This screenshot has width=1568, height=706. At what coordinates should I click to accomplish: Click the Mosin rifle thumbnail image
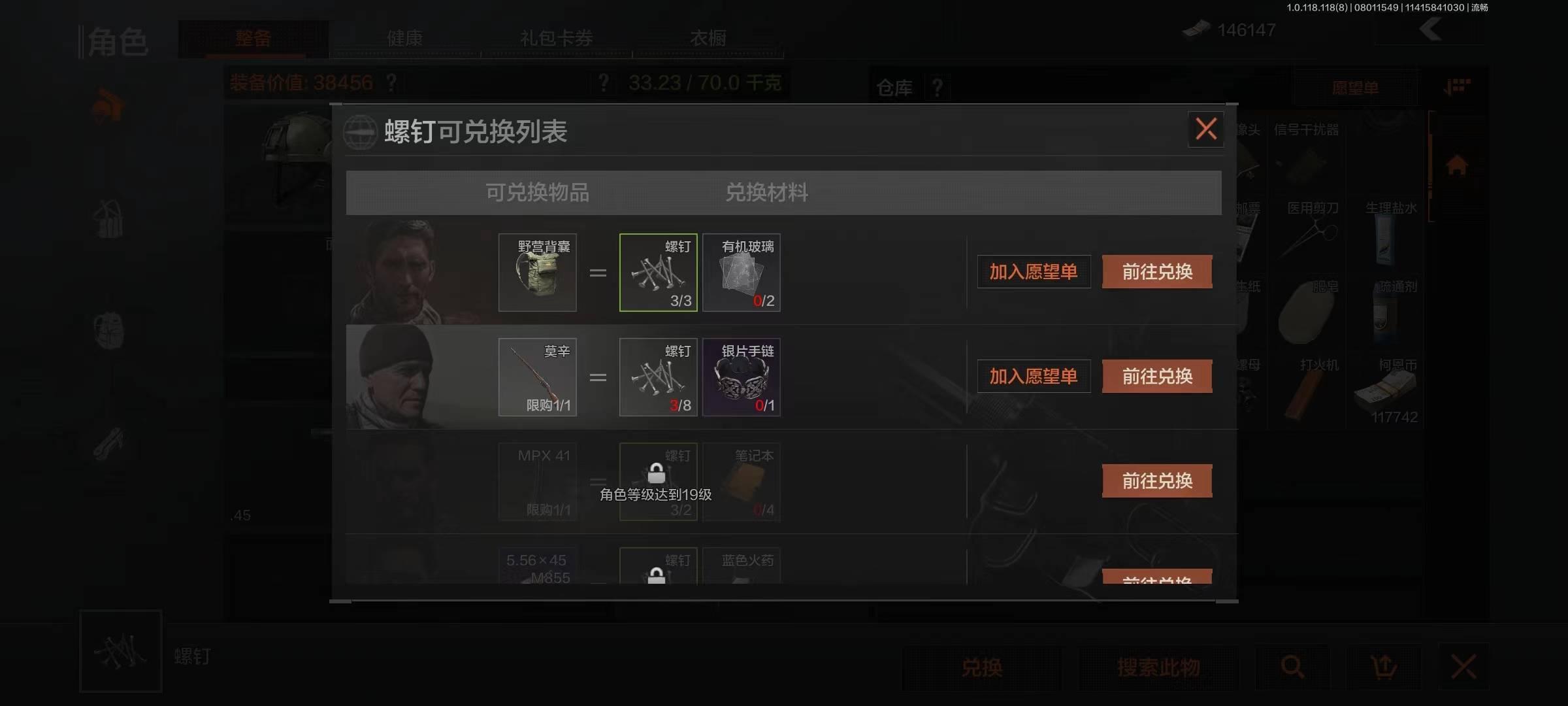point(537,377)
